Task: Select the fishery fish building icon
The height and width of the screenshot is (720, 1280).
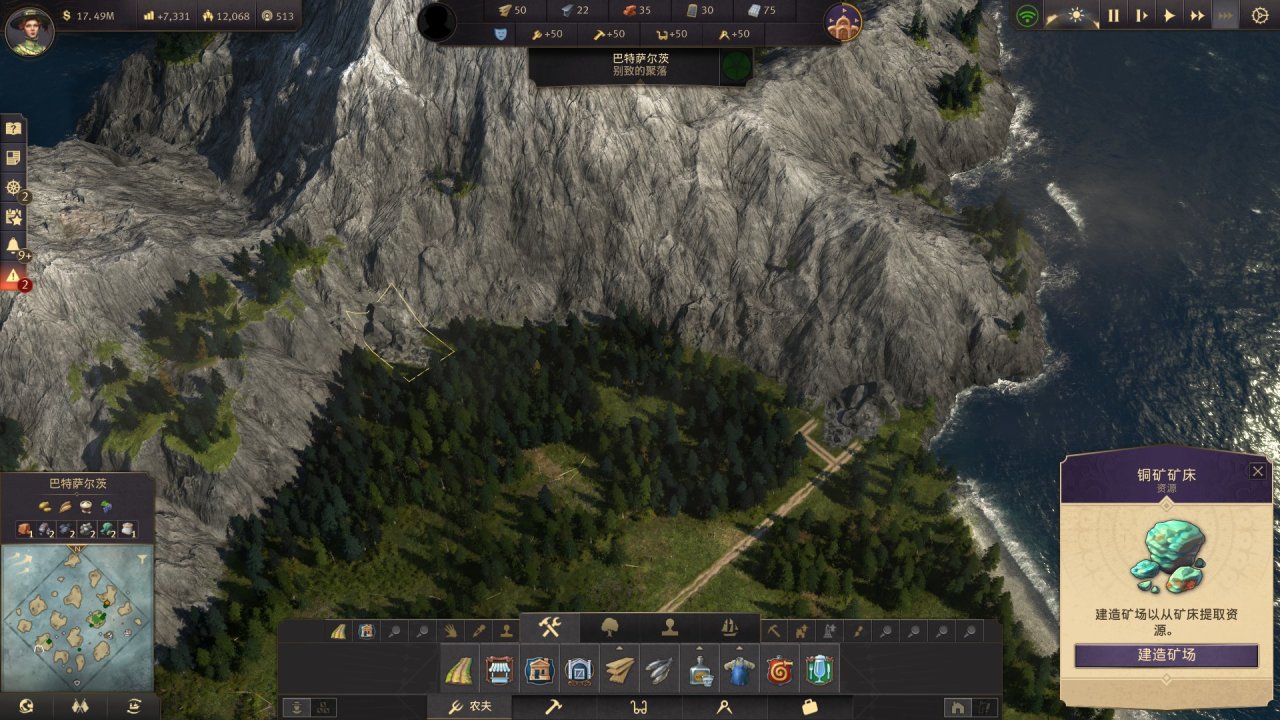Action: pyautogui.click(x=657, y=670)
